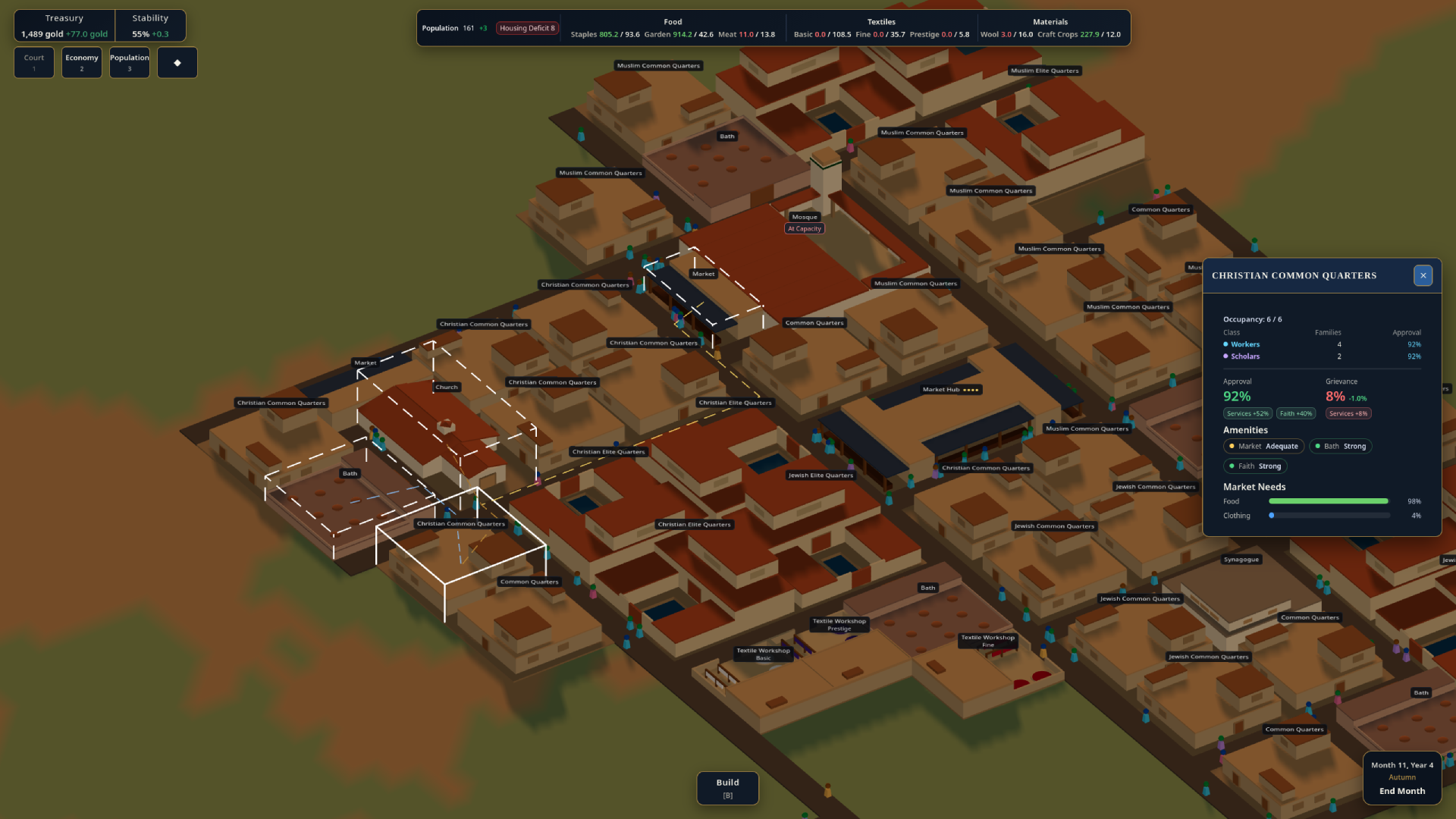
Task: Click the Housing Deficit warning badge
Action: 527,28
